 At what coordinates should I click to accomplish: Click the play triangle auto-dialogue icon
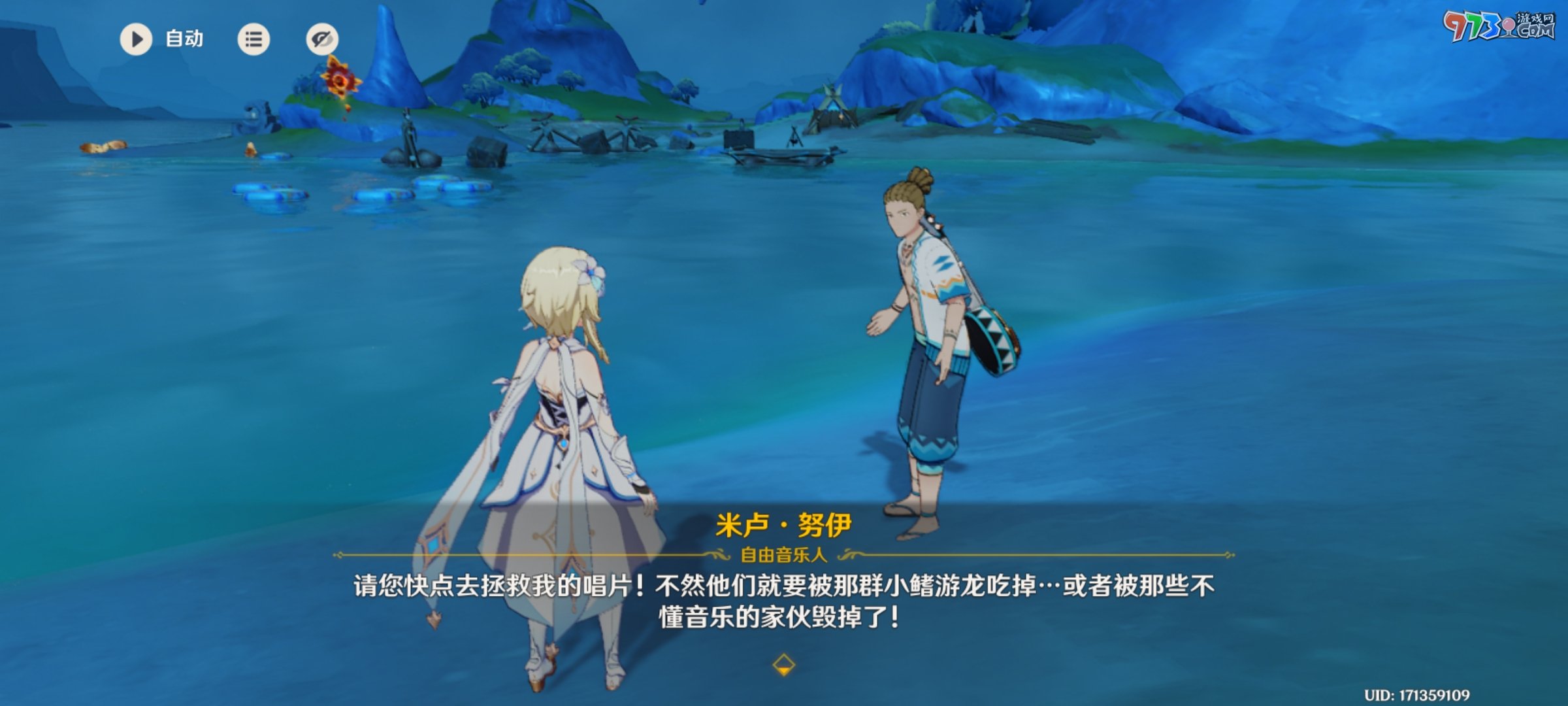coord(136,39)
